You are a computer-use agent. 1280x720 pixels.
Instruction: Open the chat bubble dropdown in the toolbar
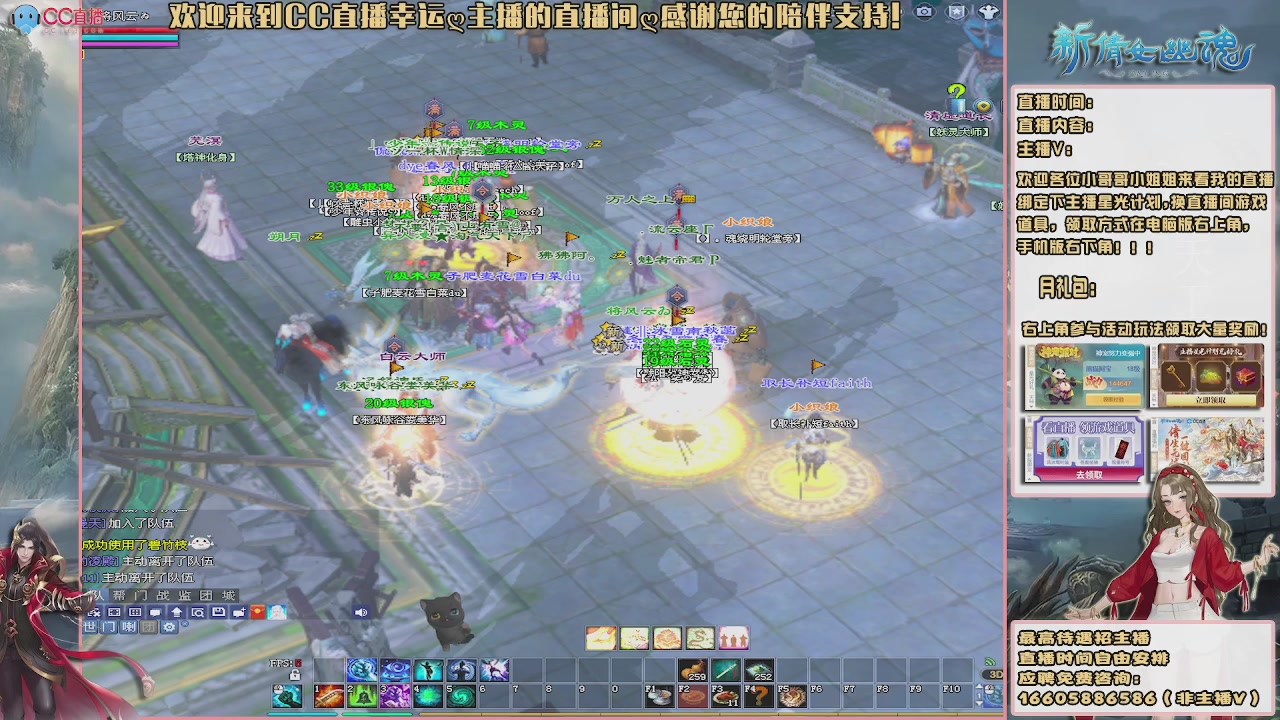point(155,613)
